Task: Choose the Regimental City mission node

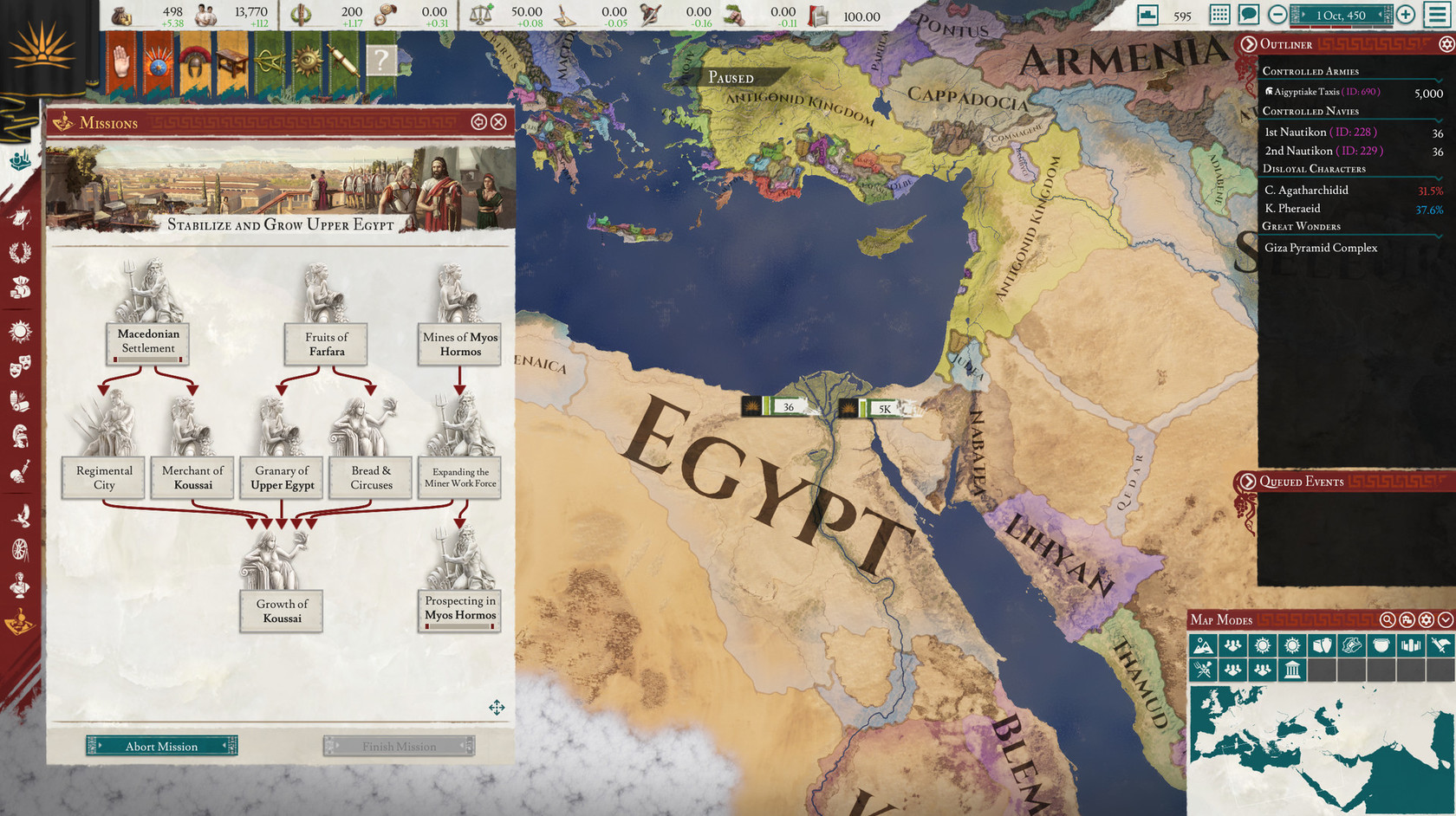Action: [x=104, y=477]
